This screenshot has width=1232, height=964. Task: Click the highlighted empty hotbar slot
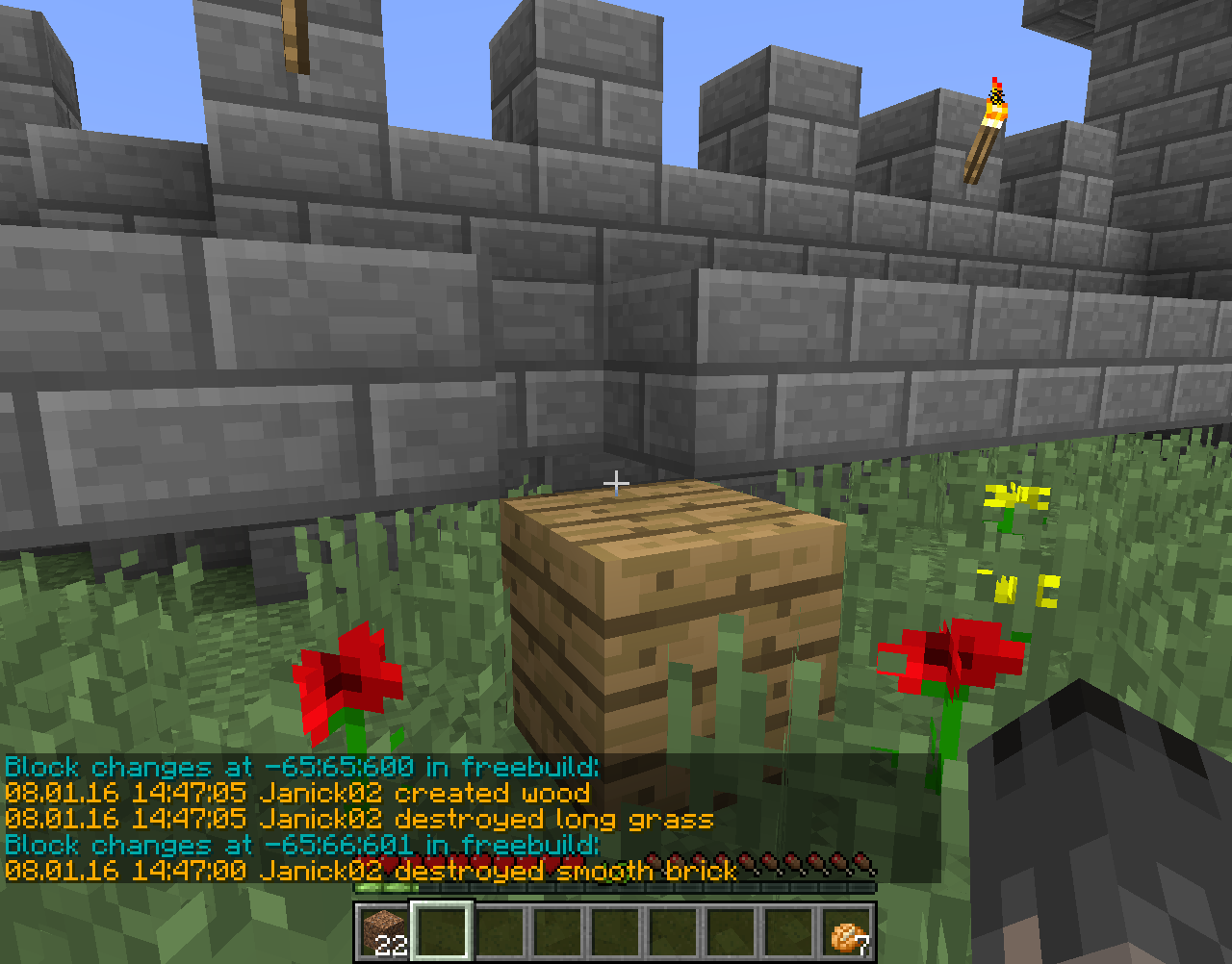coord(442,930)
